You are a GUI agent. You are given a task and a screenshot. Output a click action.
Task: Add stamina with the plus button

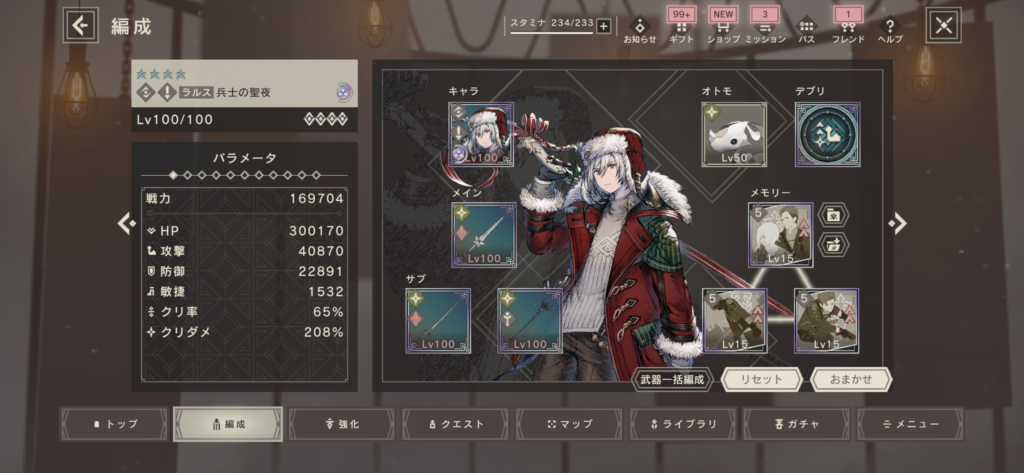[x=603, y=26]
